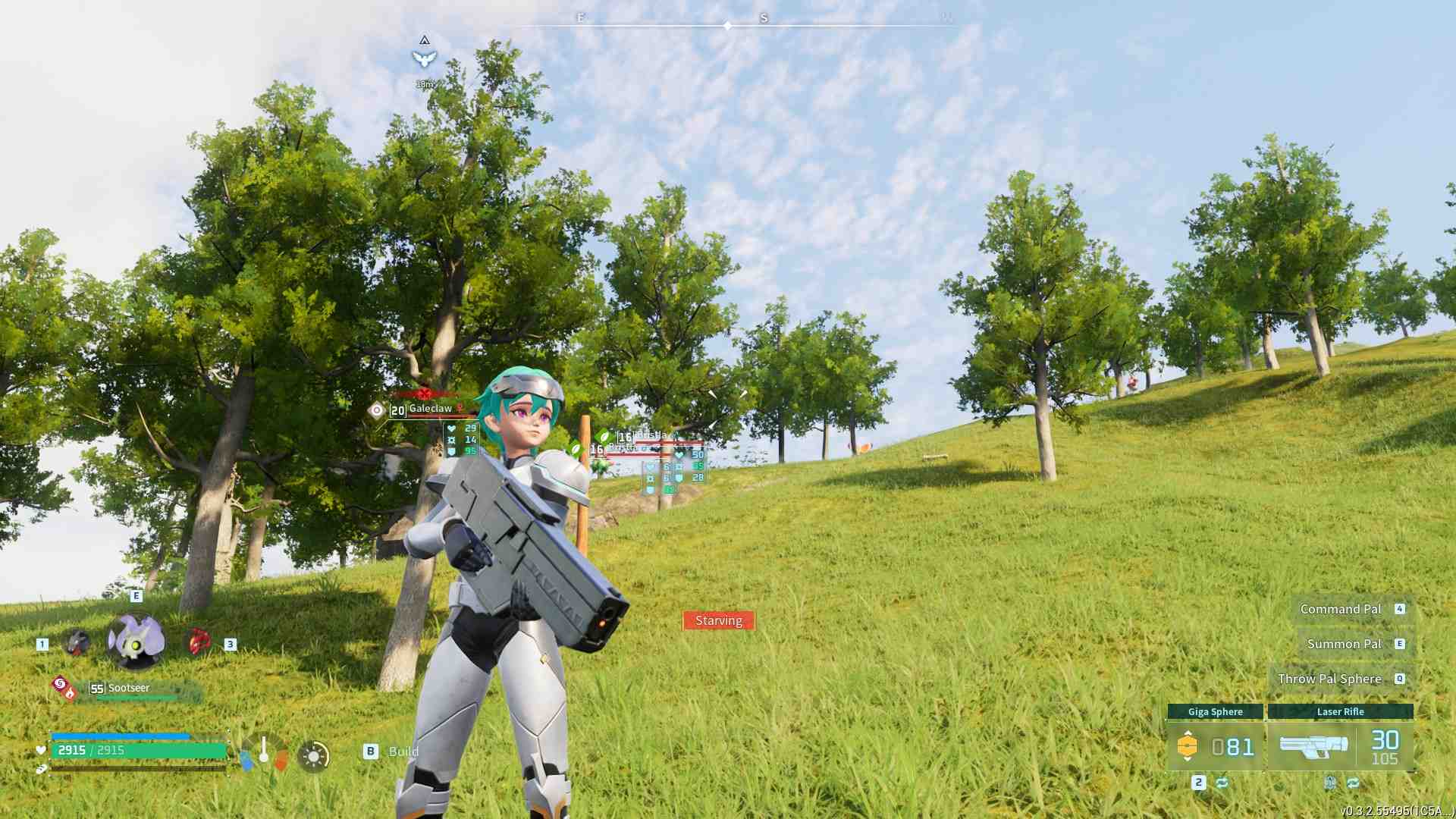Click the Laser Rifle gun icon
Image resolution: width=1456 pixels, height=819 pixels.
pyautogui.click(x=1314, y=745)
